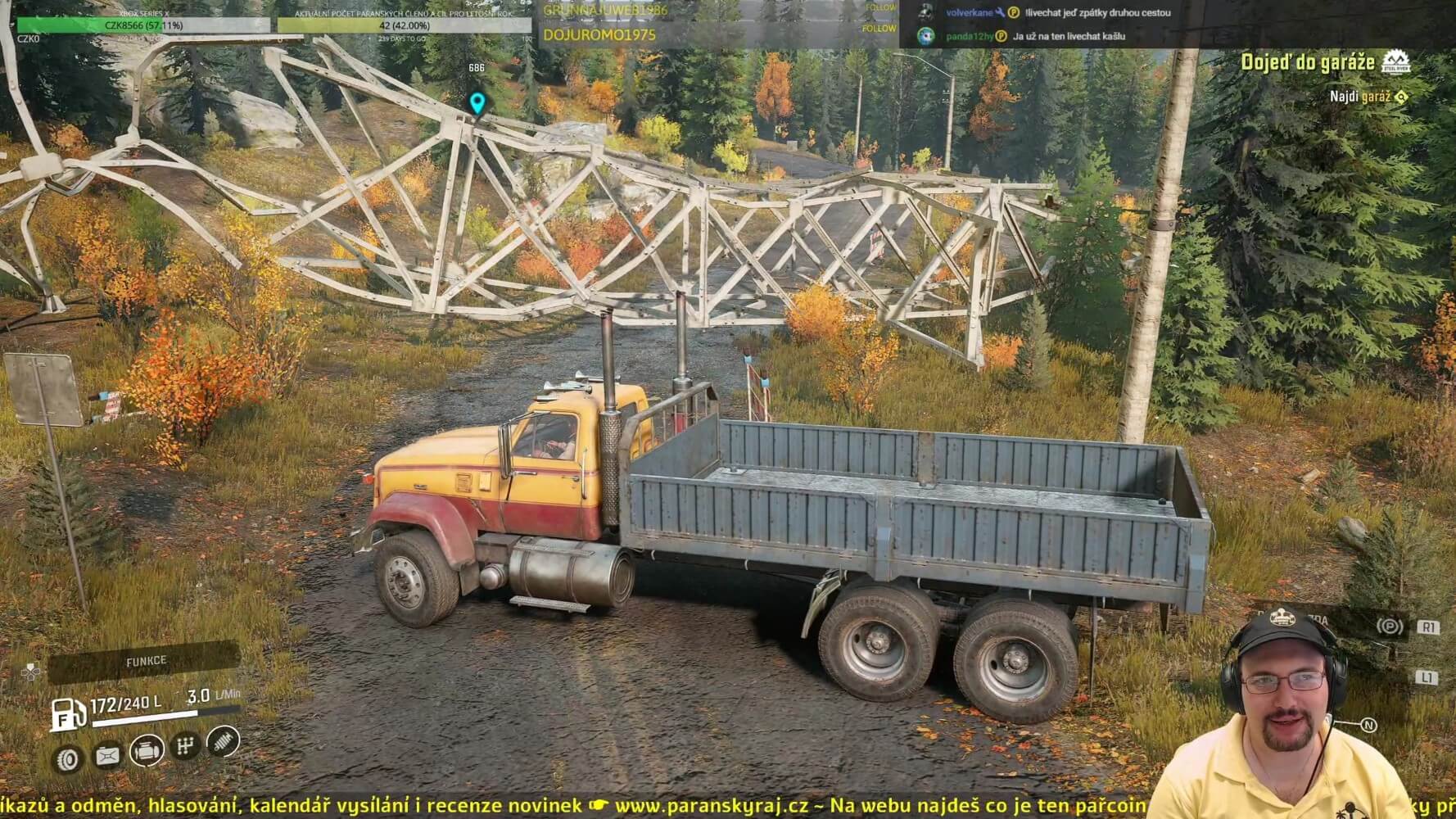Select the fuel tank damage icon

[107, 755]
